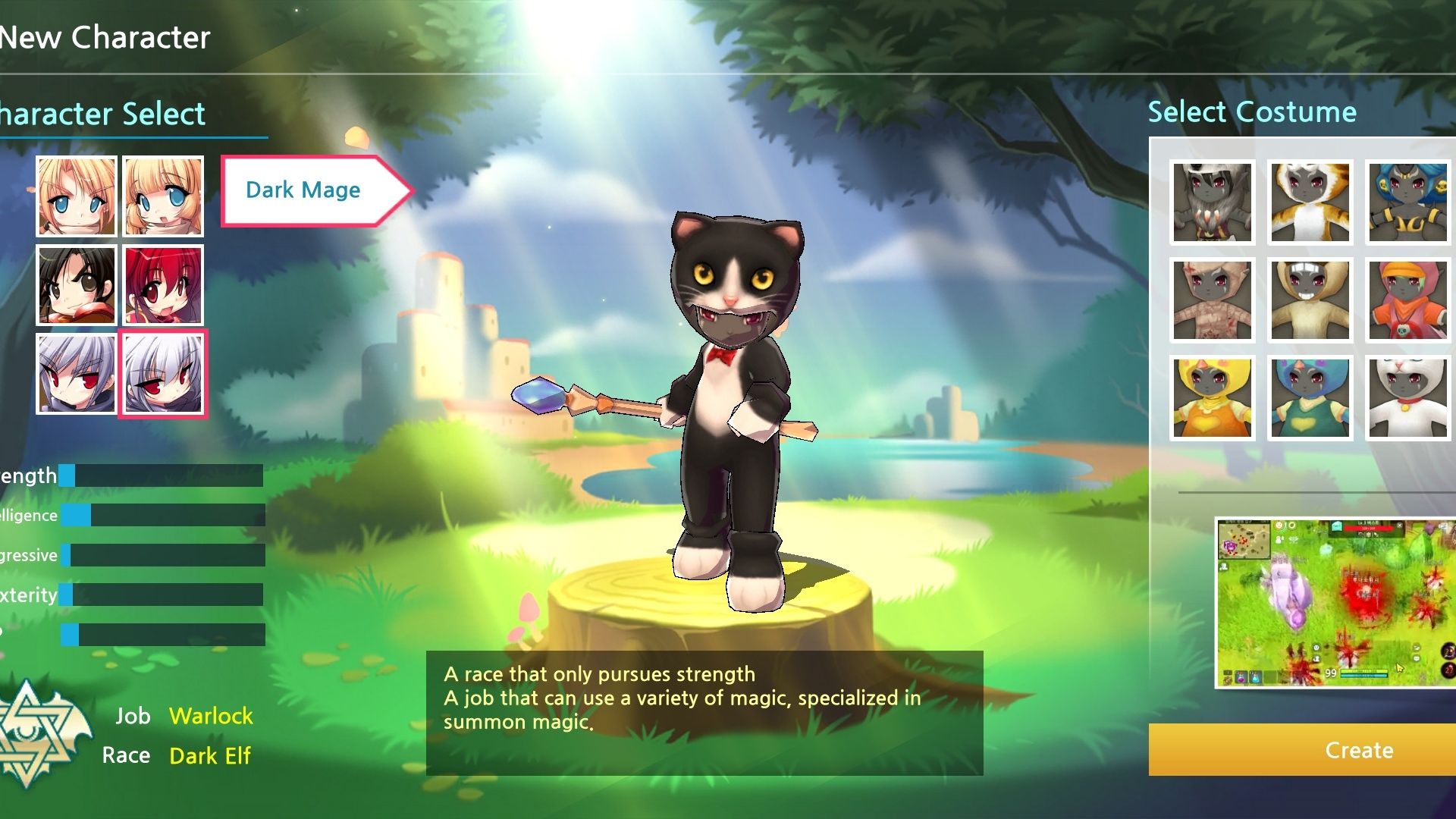Select the wolf pelt costume thumbnail
This screenshot has width=1456, height=819.
1211,201
